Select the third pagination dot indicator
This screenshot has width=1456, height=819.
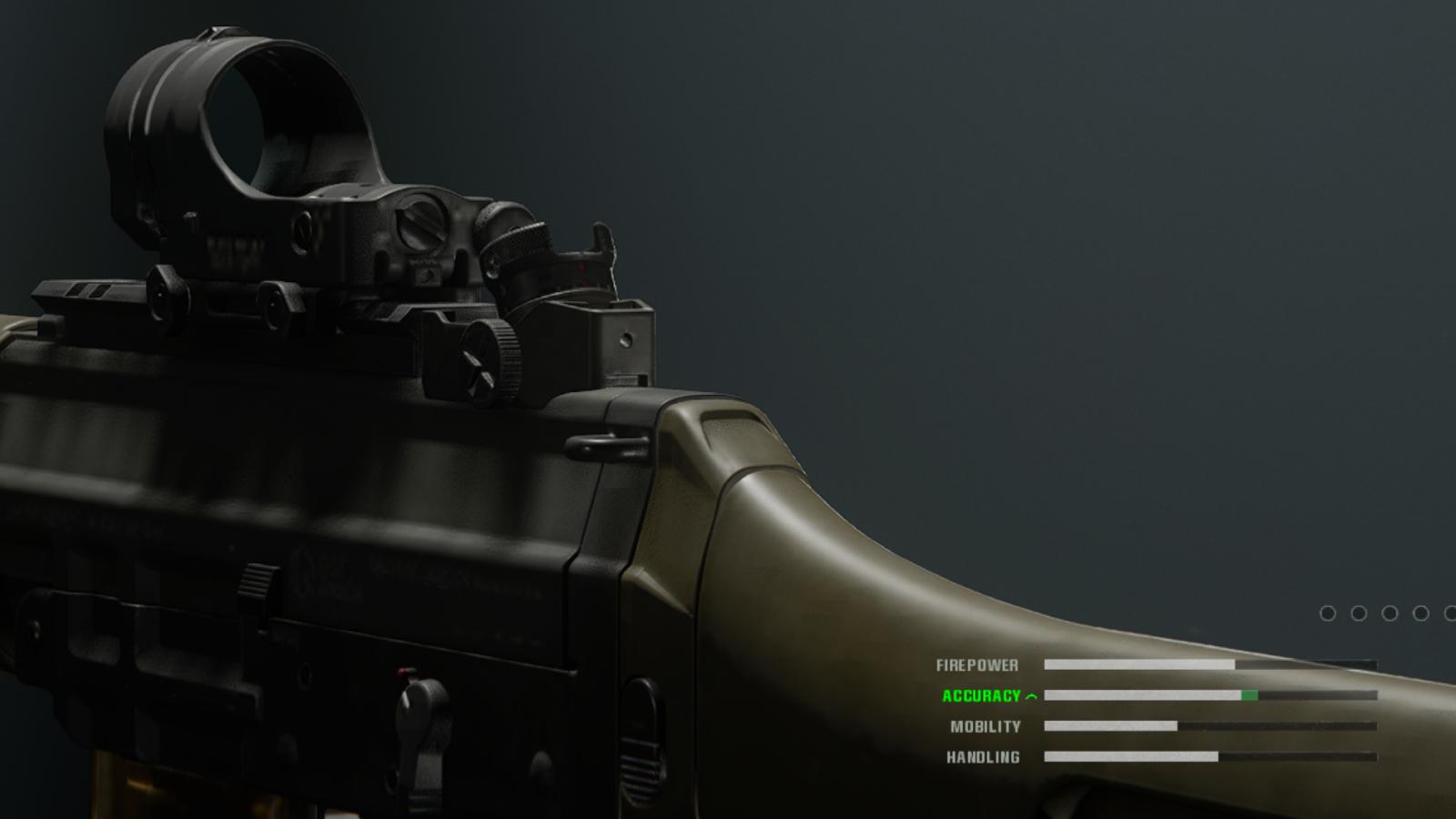[x=1390, y=612]
